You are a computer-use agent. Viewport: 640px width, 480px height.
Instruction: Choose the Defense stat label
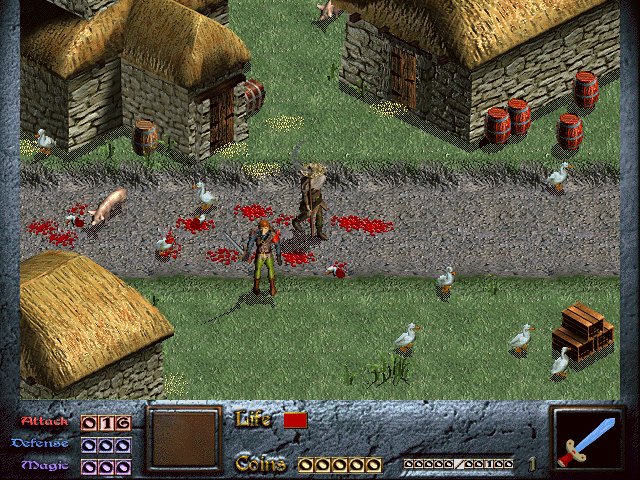coord(41,443)
